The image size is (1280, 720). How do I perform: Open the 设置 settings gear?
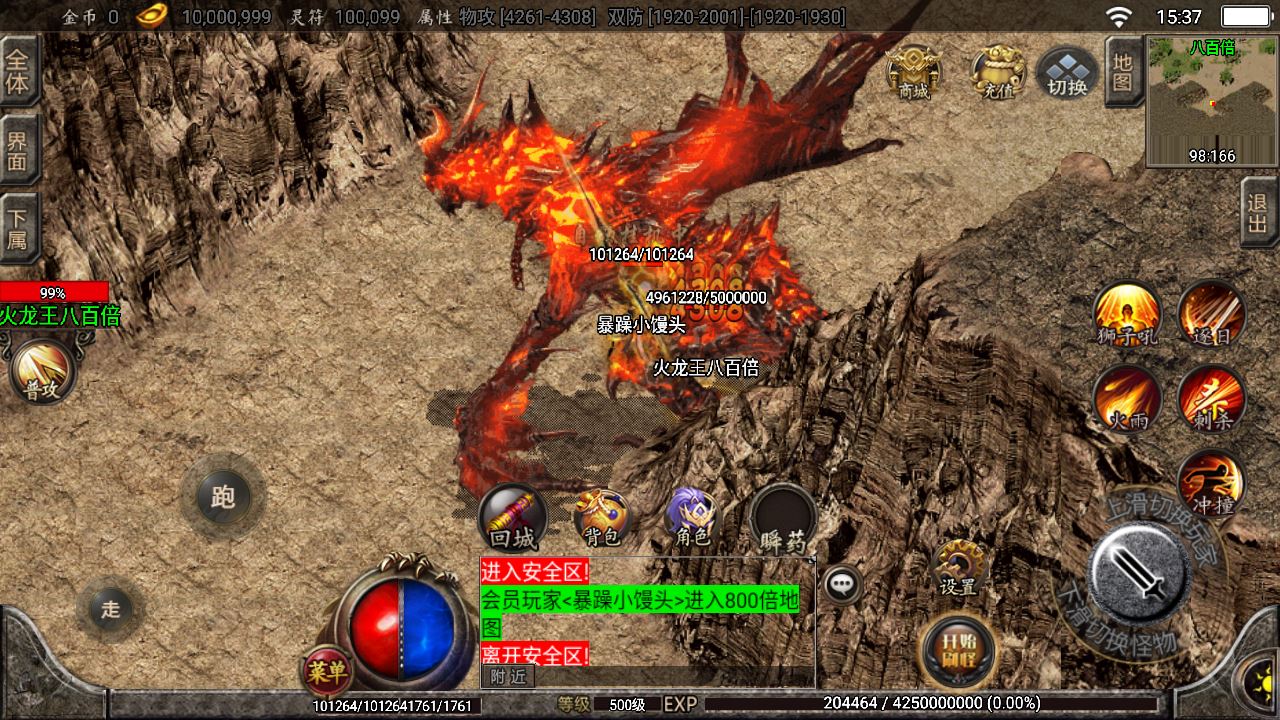click(x=958, y=568)
